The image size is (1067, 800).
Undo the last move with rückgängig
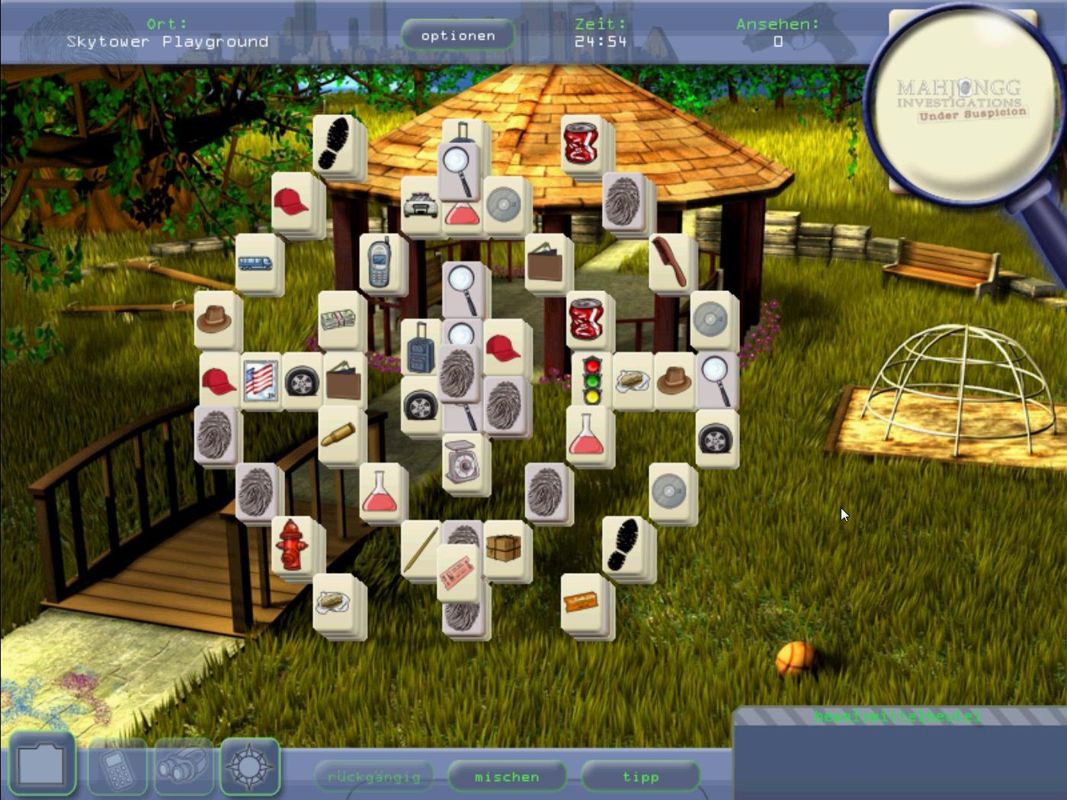(x=374, y=776)
